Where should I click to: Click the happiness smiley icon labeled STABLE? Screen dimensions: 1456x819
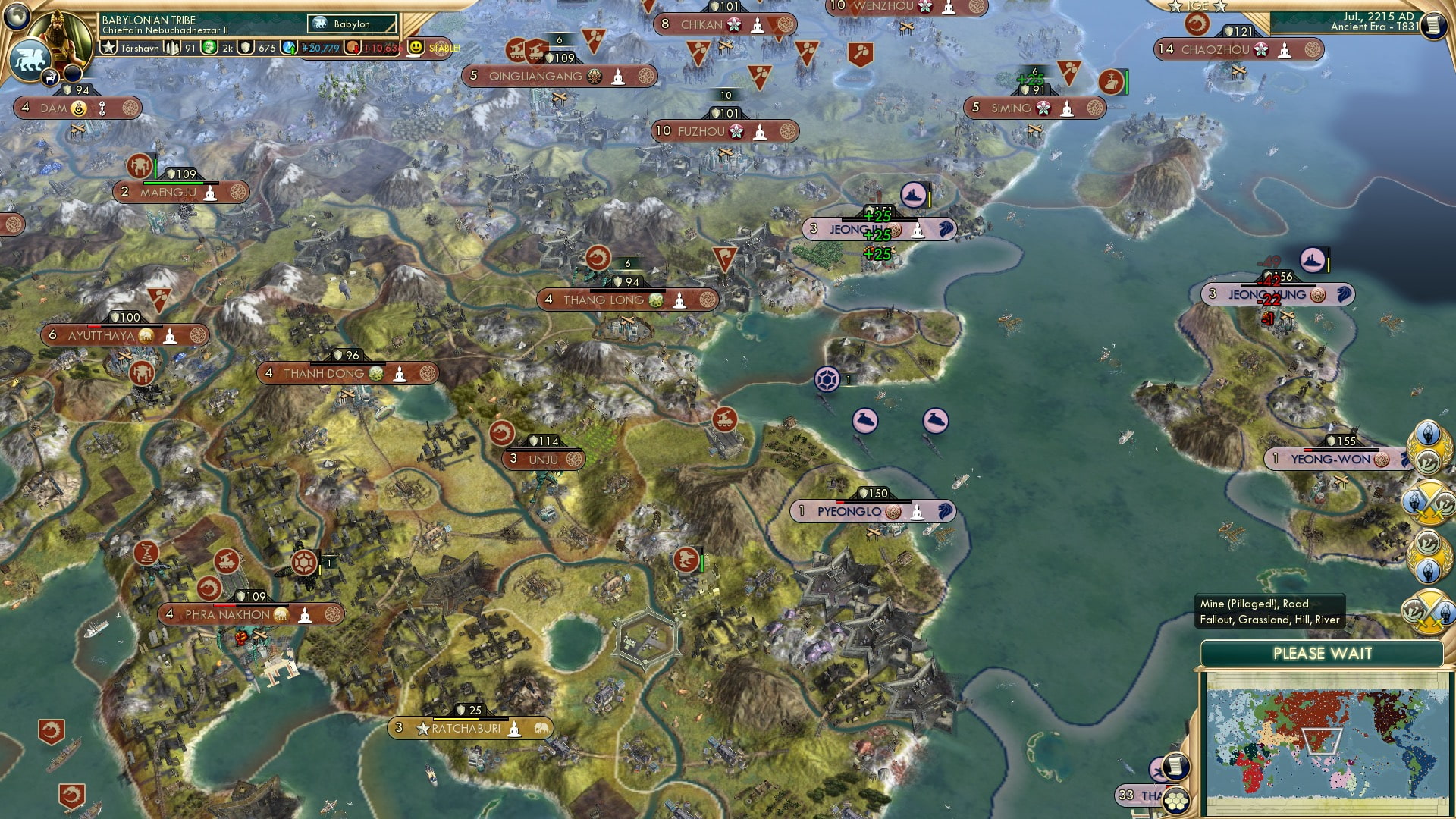click(x=416, y=49)
